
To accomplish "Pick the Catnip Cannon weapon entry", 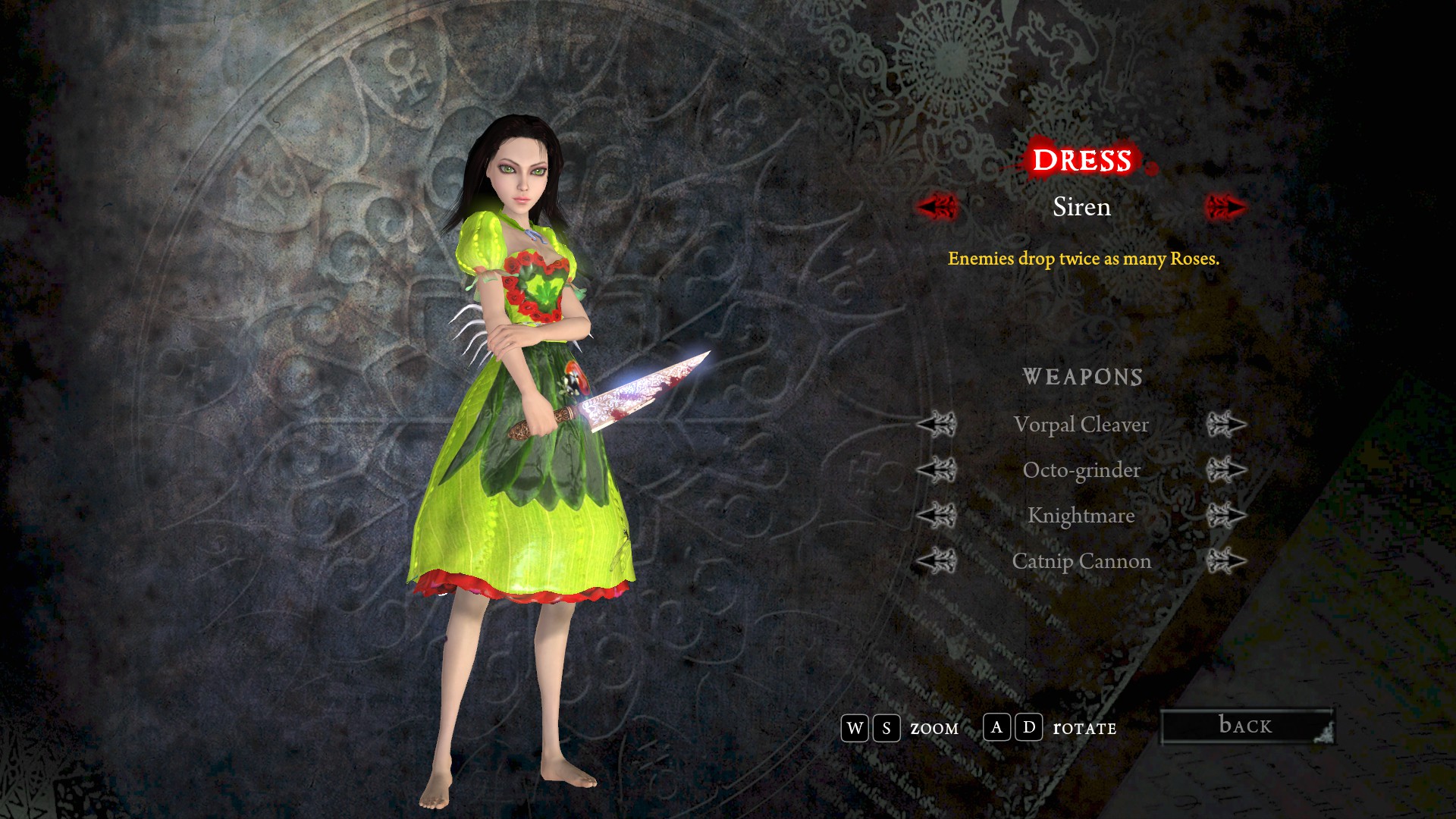I will (x=1081, y=561).
